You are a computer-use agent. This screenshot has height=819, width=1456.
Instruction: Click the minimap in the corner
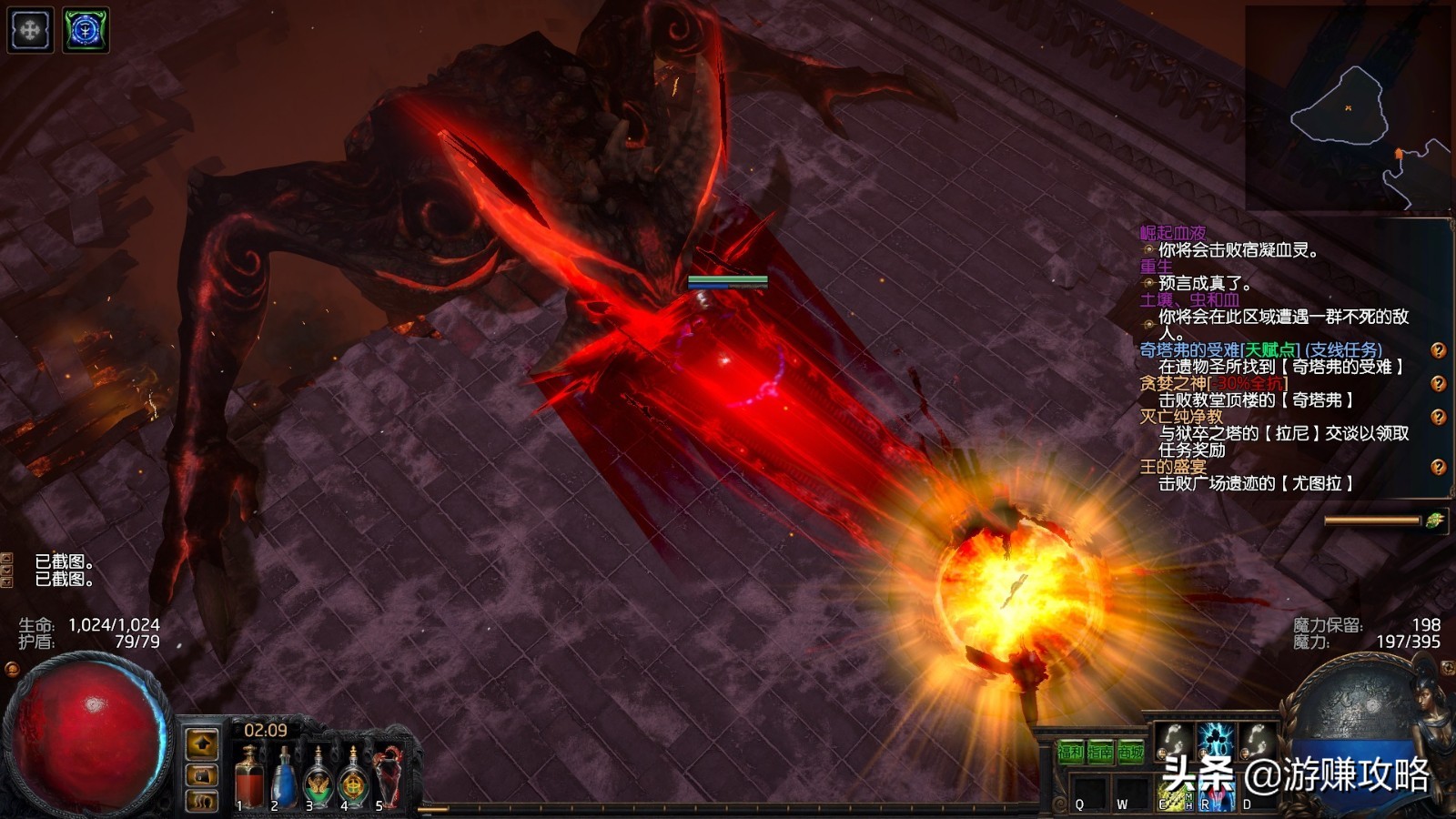(1347, 109)
